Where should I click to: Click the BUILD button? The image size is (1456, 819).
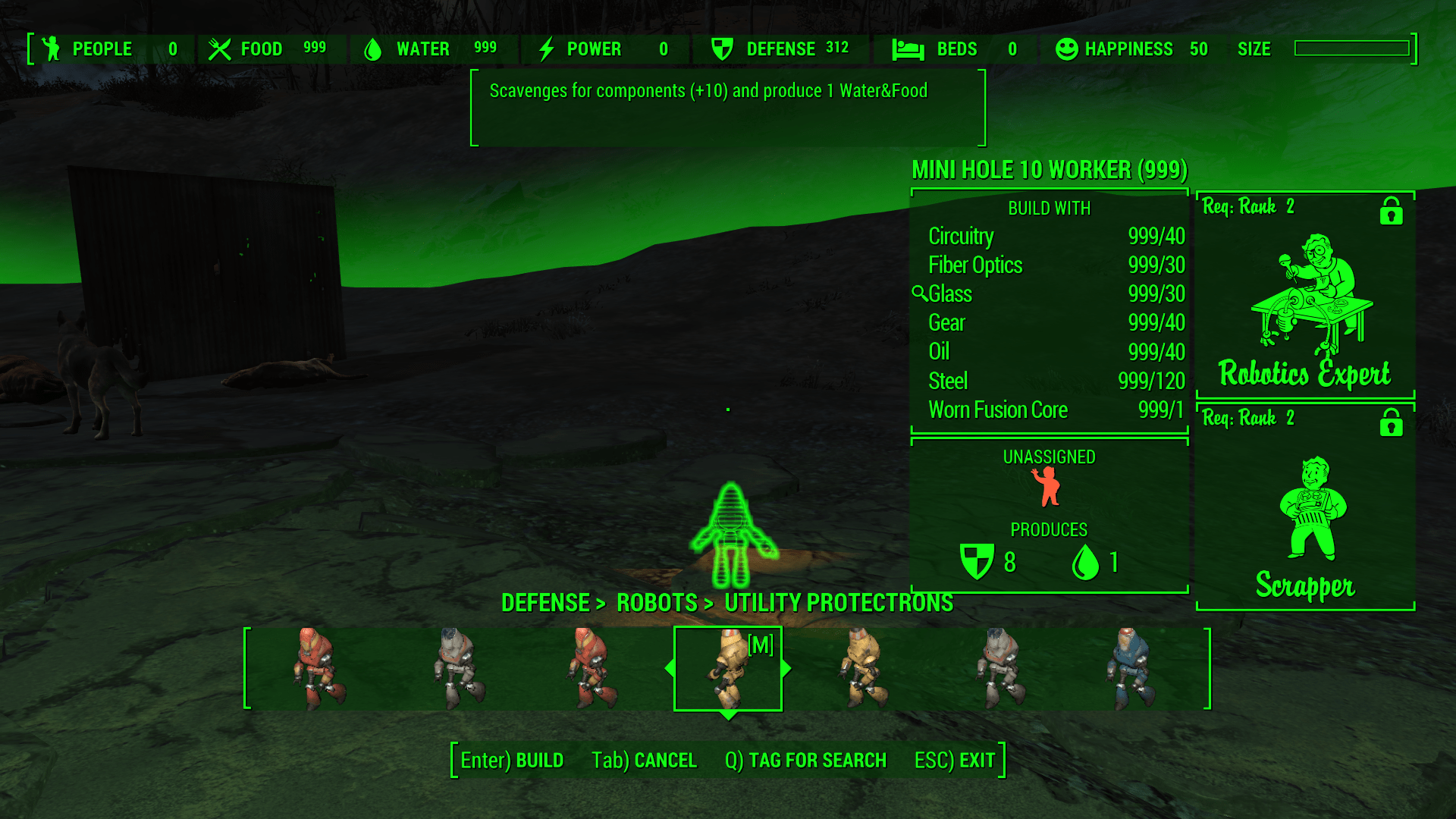[x=512, y=761]
